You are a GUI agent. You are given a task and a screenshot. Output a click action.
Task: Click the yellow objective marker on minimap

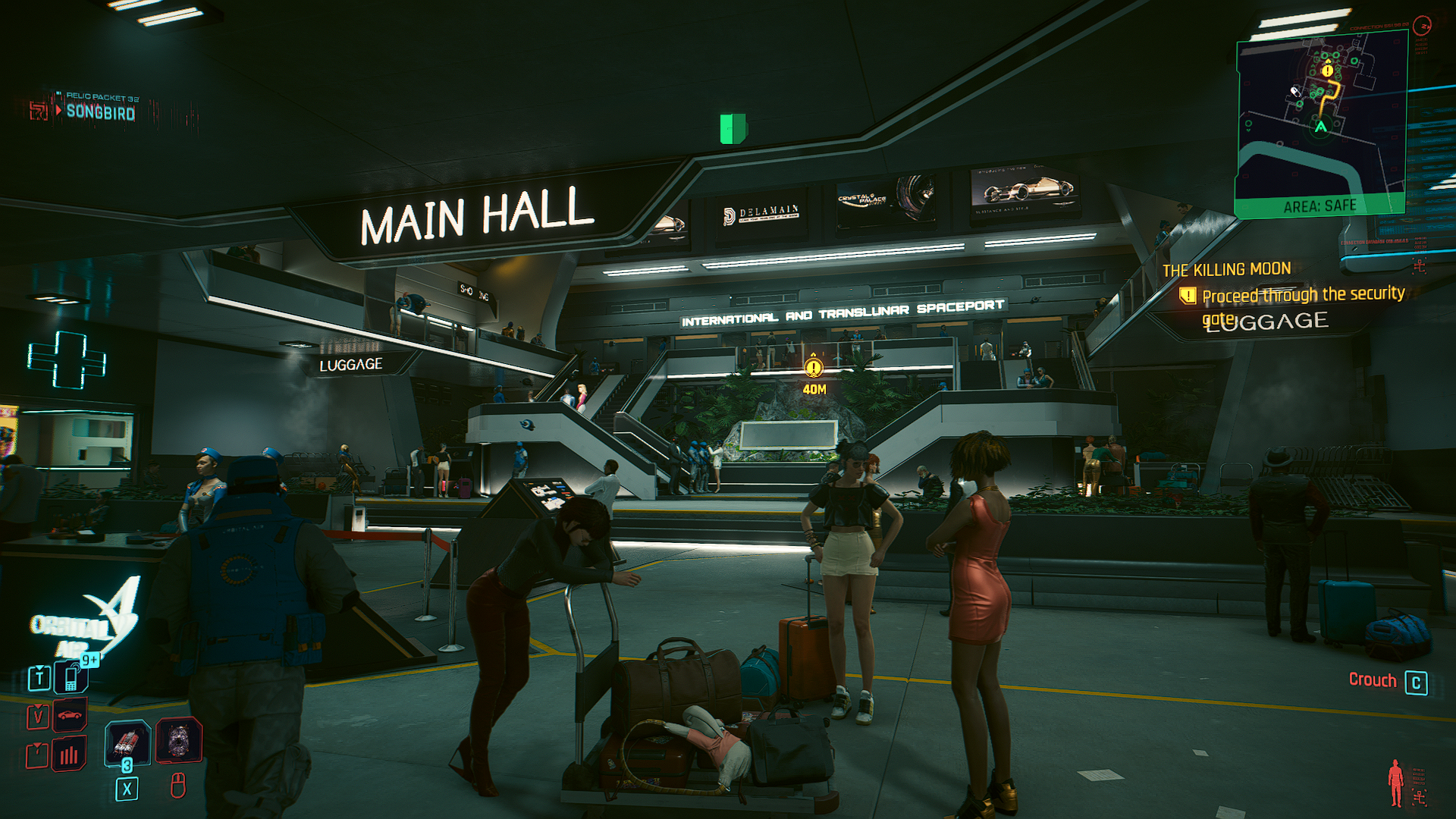[x=1327, y=71]
